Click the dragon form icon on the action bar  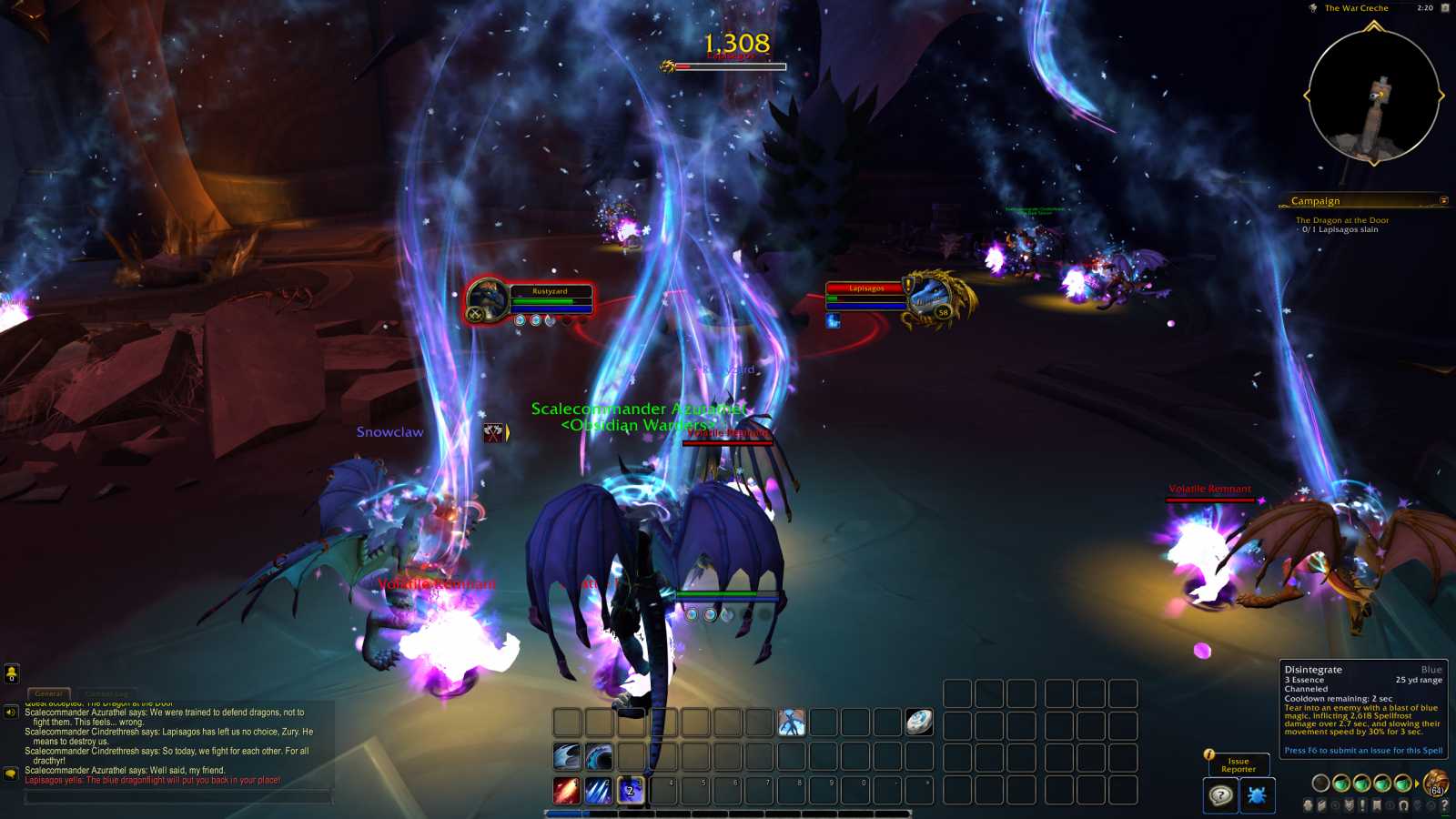pyautogui.click(x=793, y=723)
